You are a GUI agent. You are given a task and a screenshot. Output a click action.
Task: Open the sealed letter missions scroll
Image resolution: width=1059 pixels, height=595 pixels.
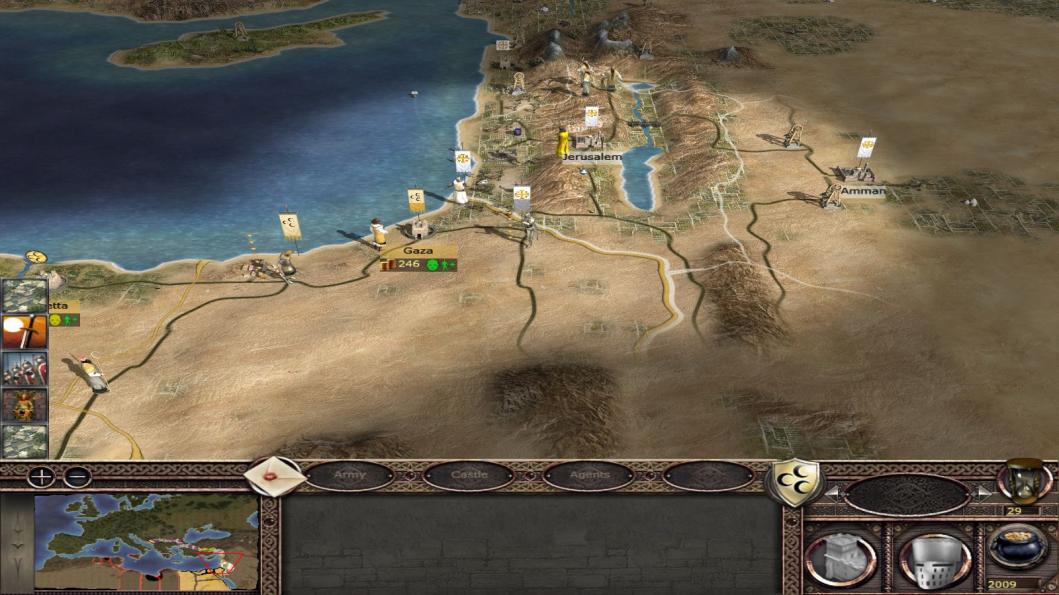[x=274, y=476]
